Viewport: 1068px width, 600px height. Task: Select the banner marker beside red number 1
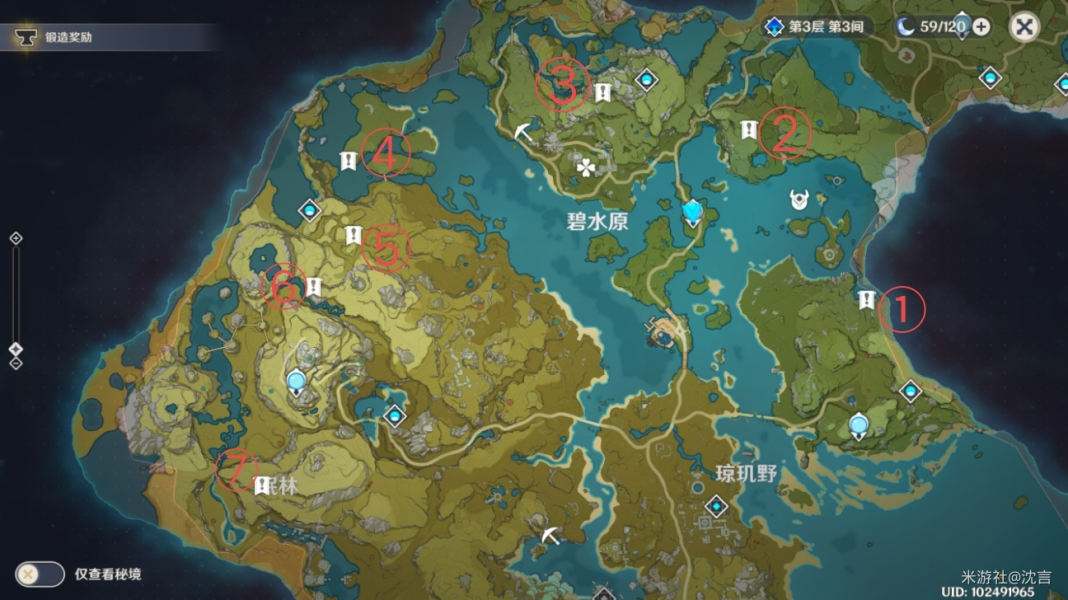[x=867, y=299]
